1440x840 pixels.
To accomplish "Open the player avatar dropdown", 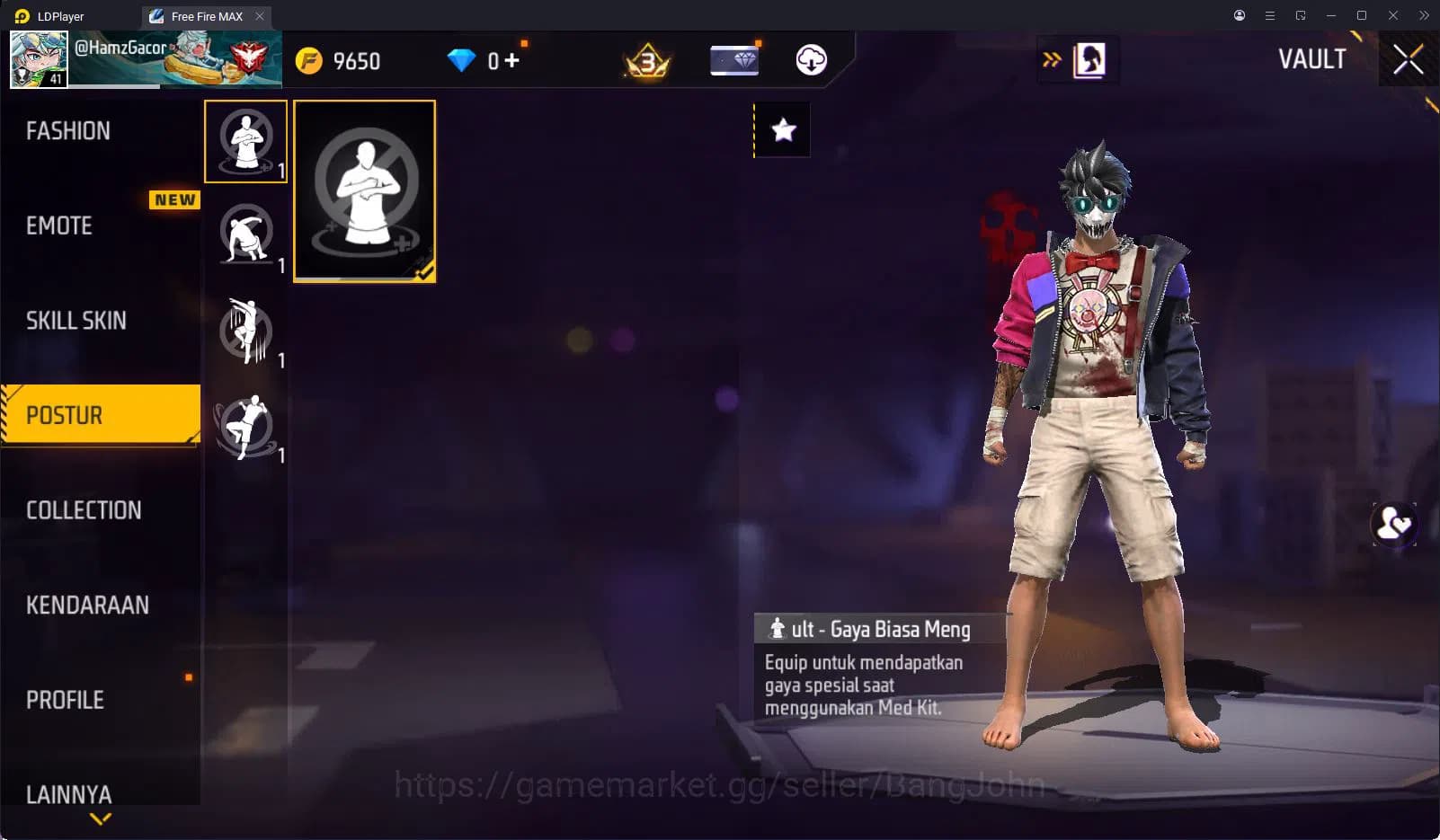I will point(40,59).
